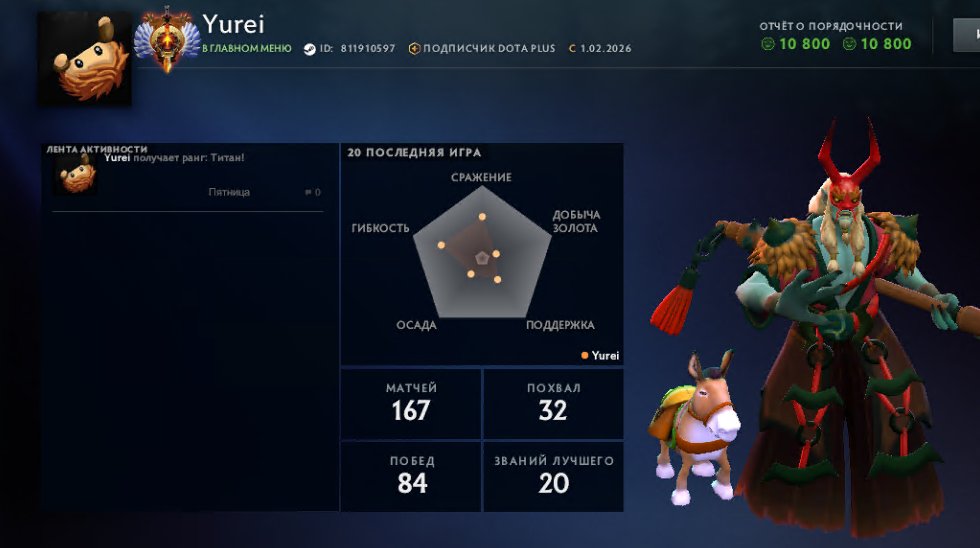Select the Titan rank medal badge
Image resolution: width=980 pixels, height=548 pixels.
(167, 40)
